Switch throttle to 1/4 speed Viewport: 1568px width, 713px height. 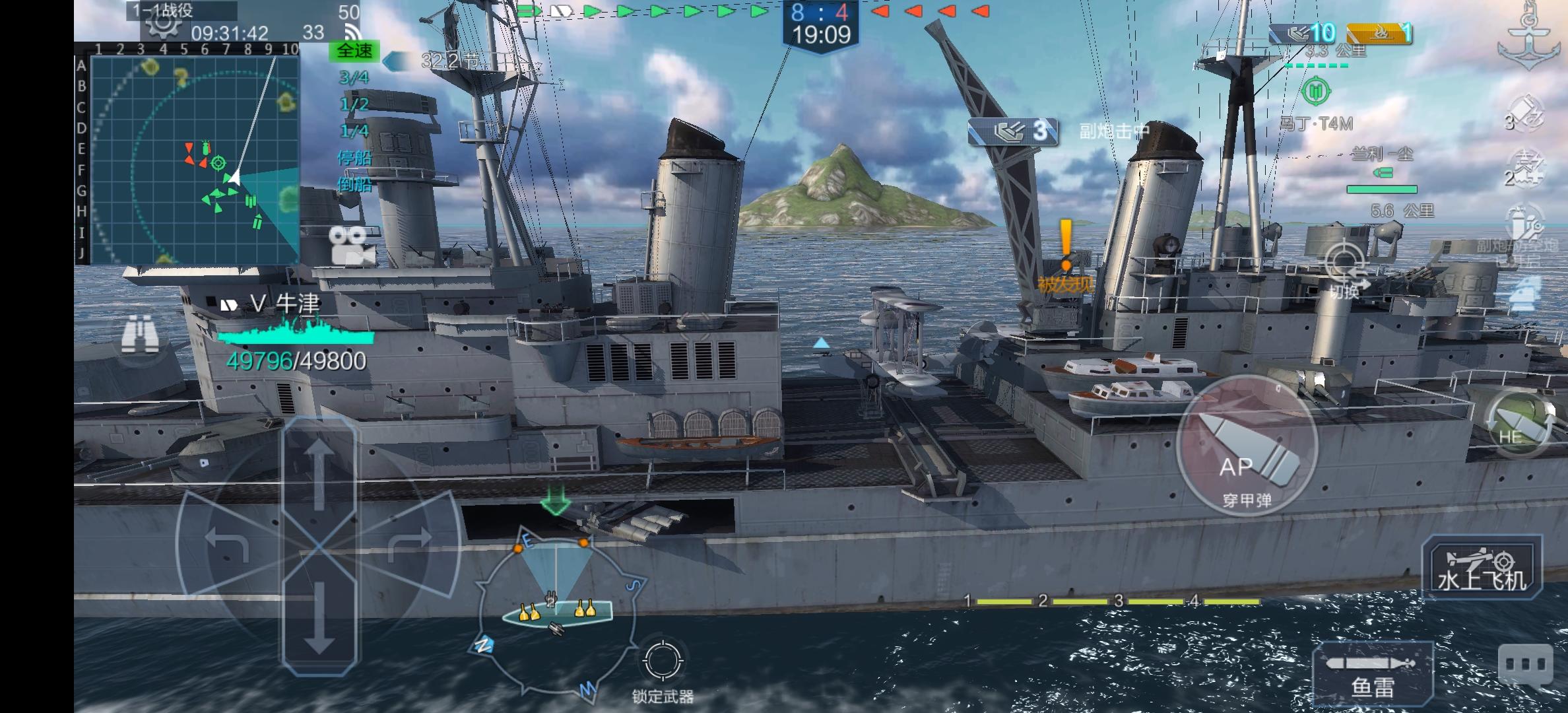354,131
